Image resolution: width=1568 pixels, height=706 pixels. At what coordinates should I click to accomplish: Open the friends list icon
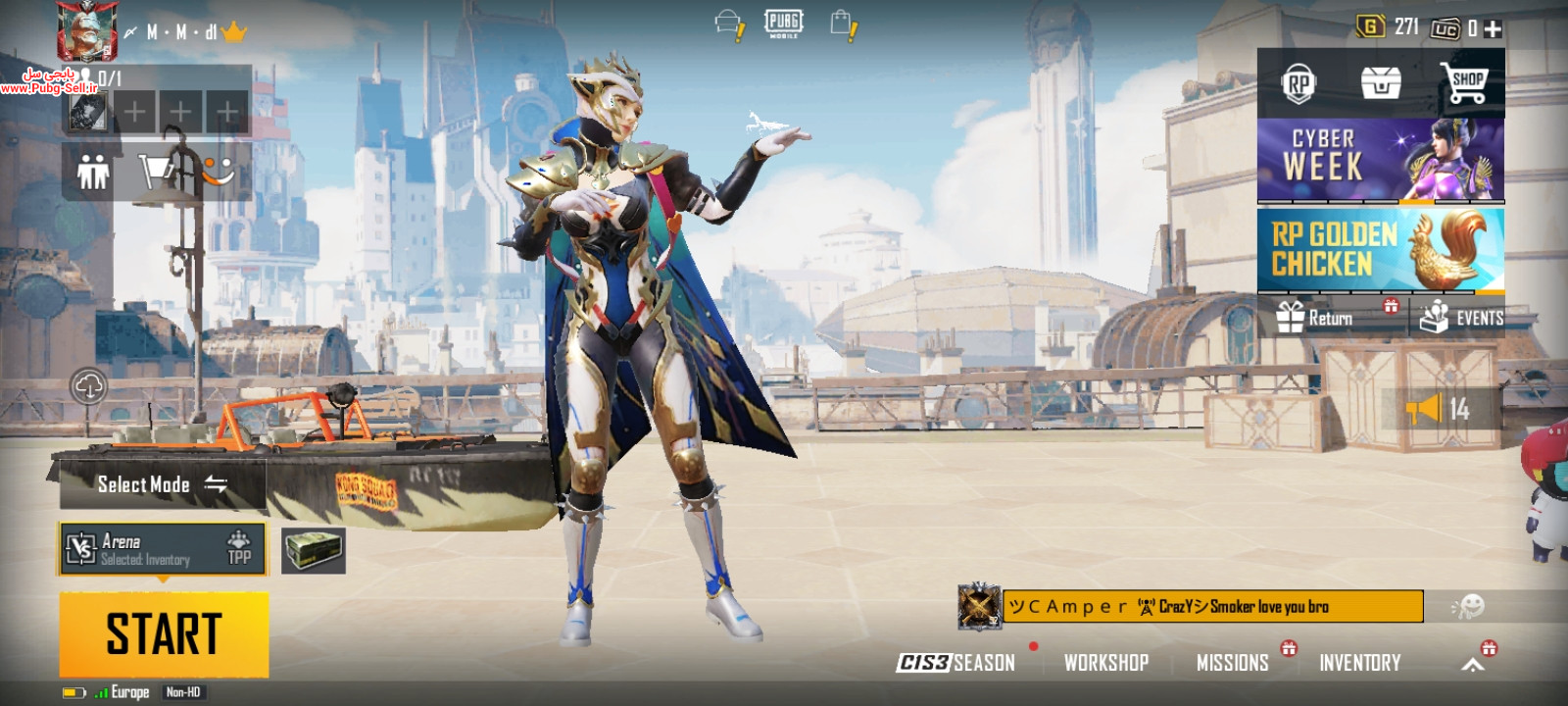tap(93, 174)
